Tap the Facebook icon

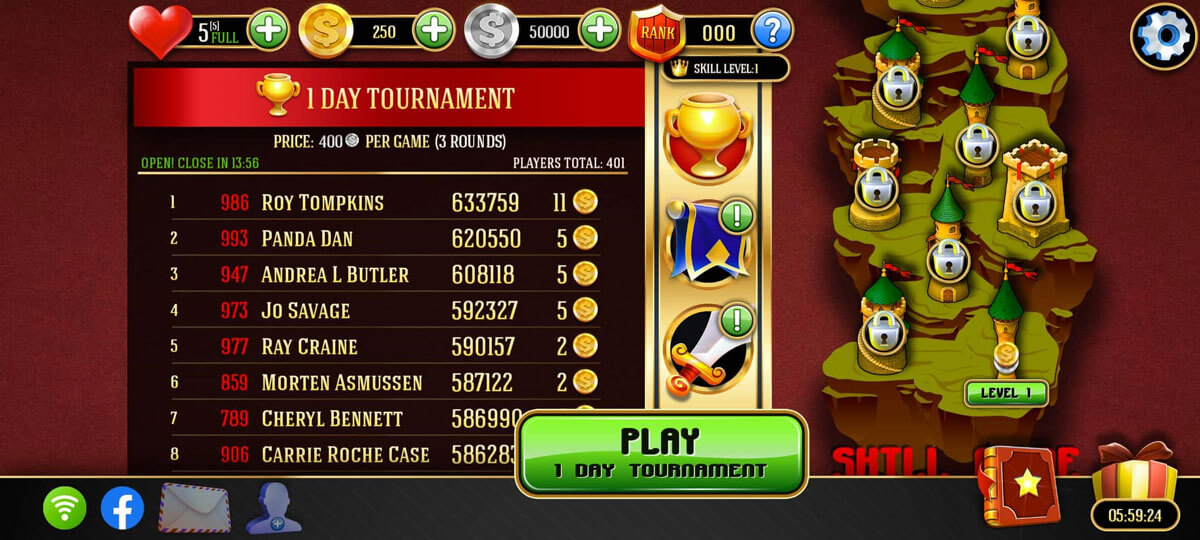[x=122, y=508]
